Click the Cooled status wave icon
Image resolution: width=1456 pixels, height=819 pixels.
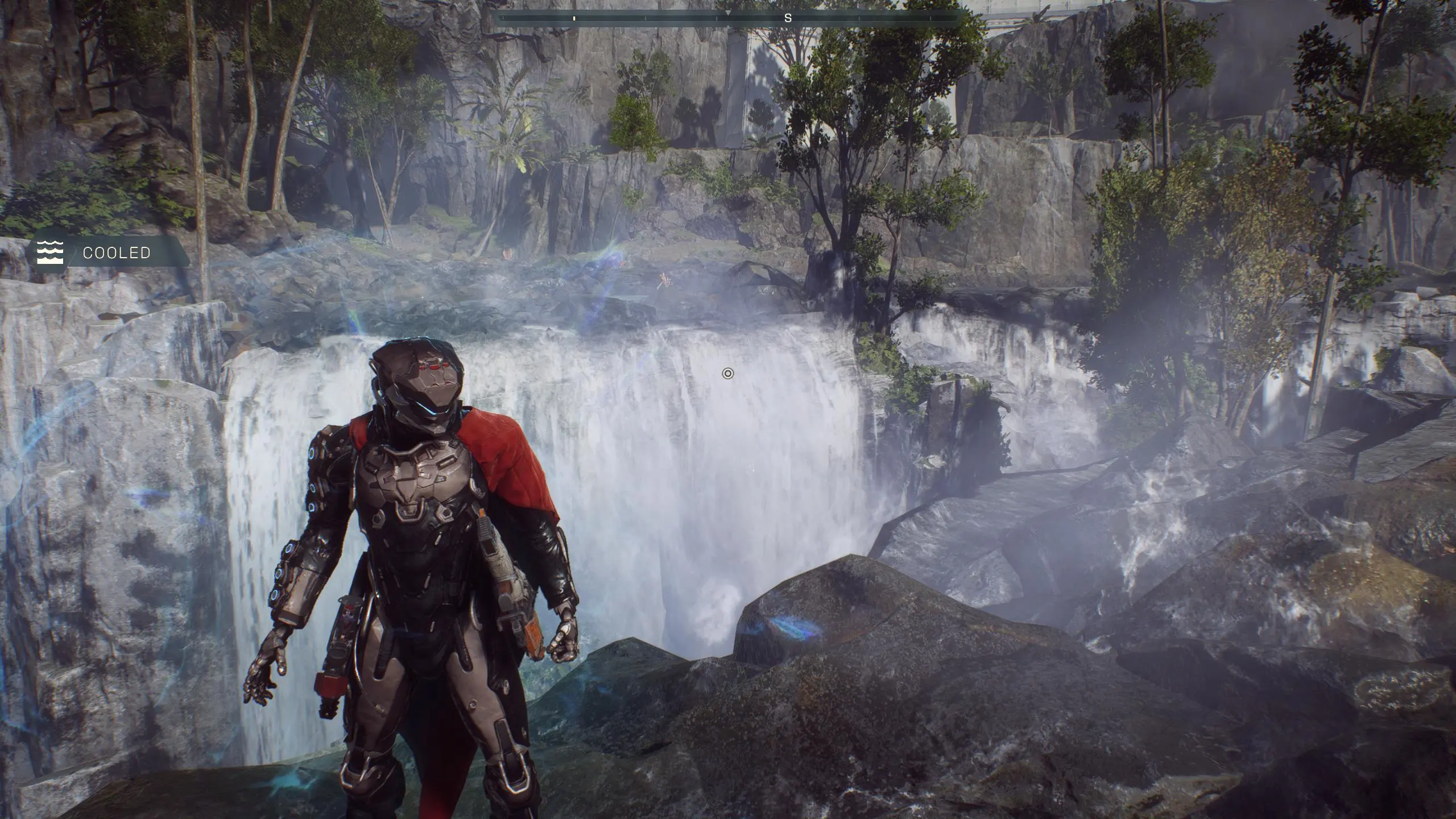50,253
